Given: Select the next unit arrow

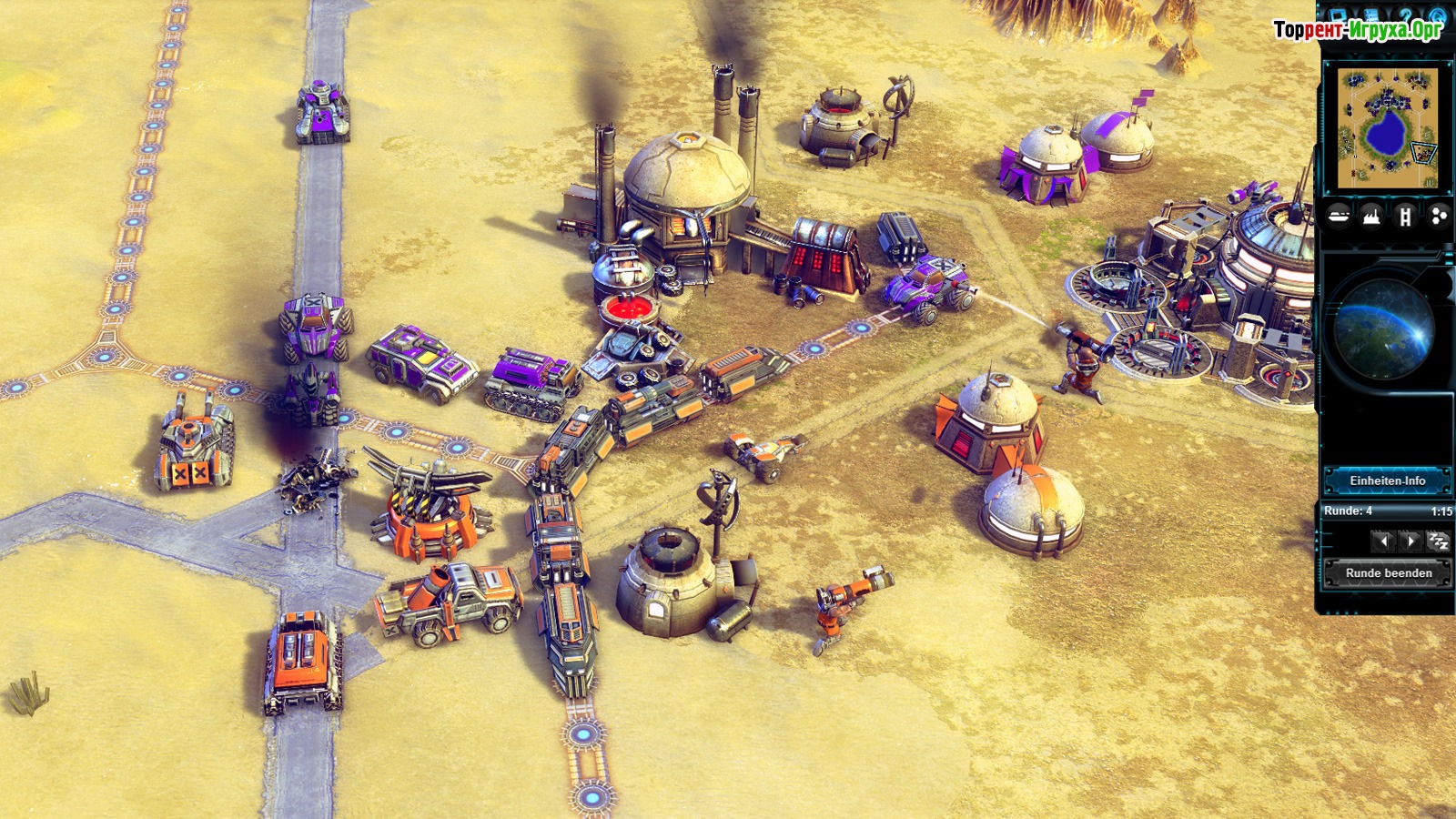Looking at the screenshot, I should pyautogui.click(x=1410, y=541).
